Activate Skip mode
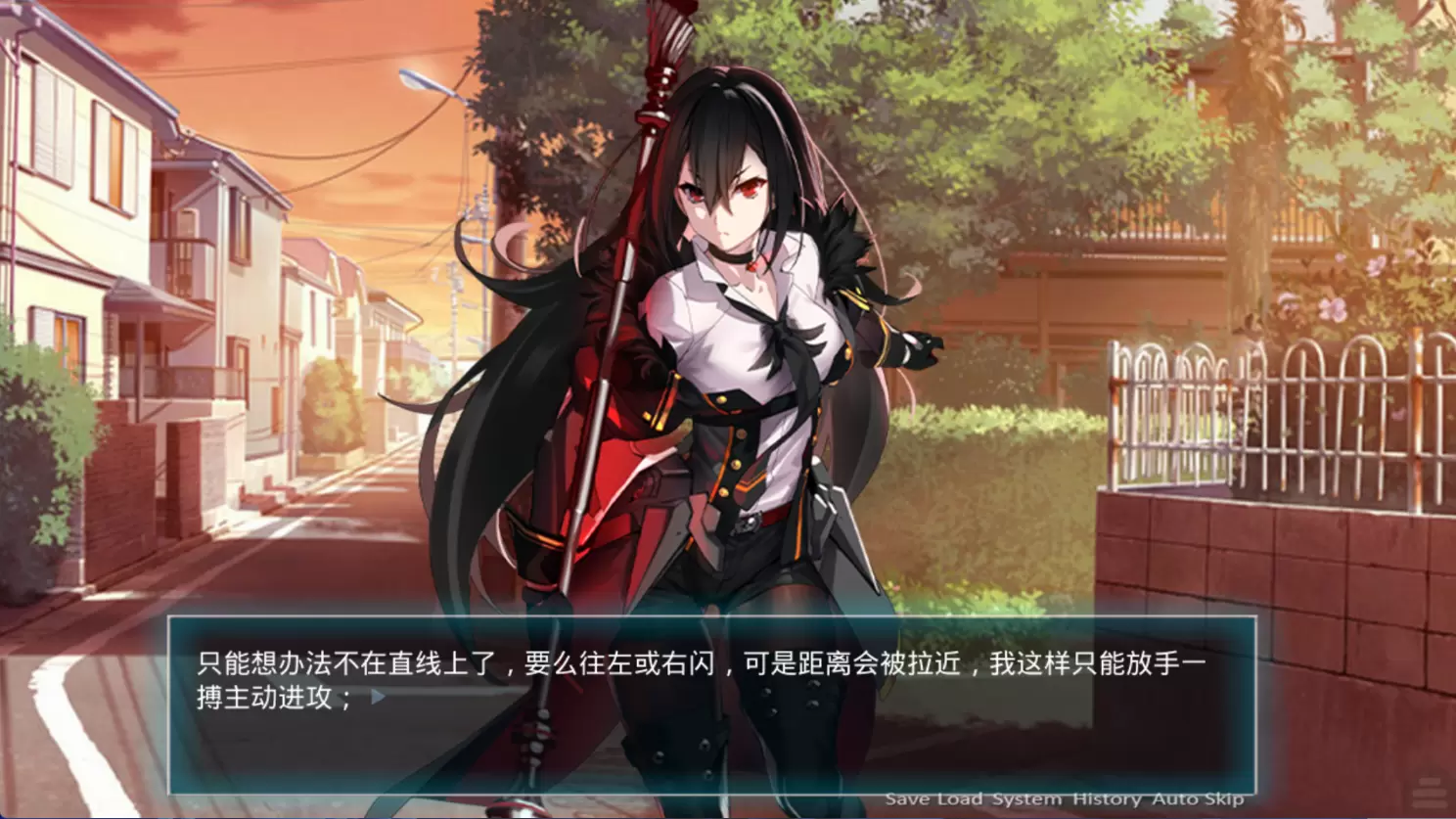Image resolution: width=1456 pixels, height=819 pixels. [x=1224, y=799]
